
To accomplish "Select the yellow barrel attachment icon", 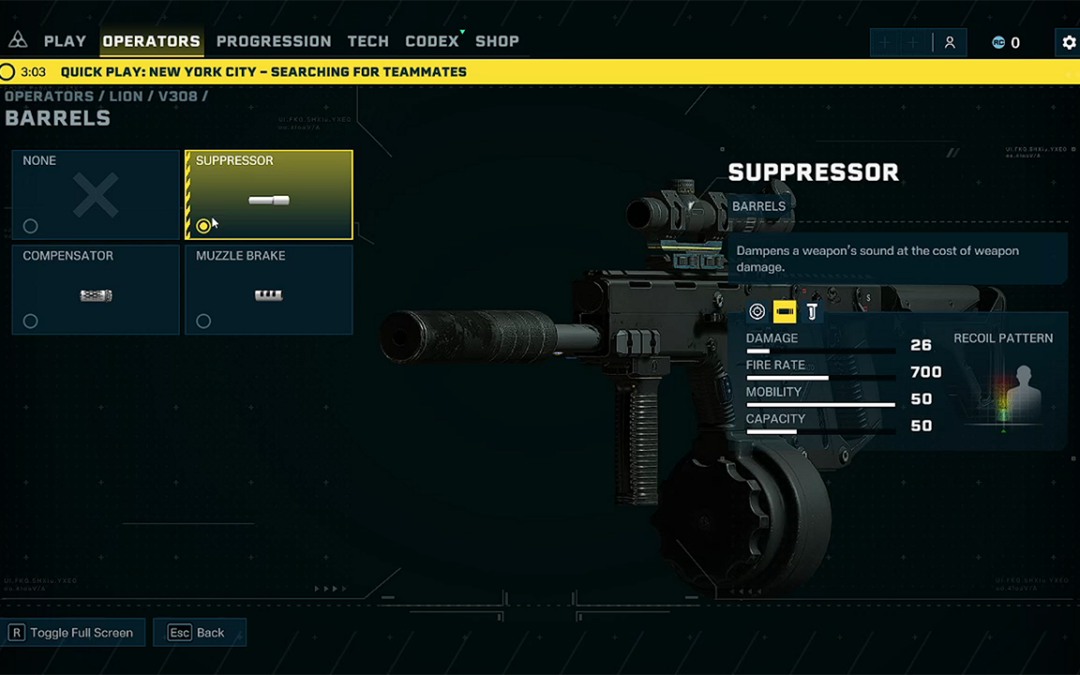I will point(785,312).
